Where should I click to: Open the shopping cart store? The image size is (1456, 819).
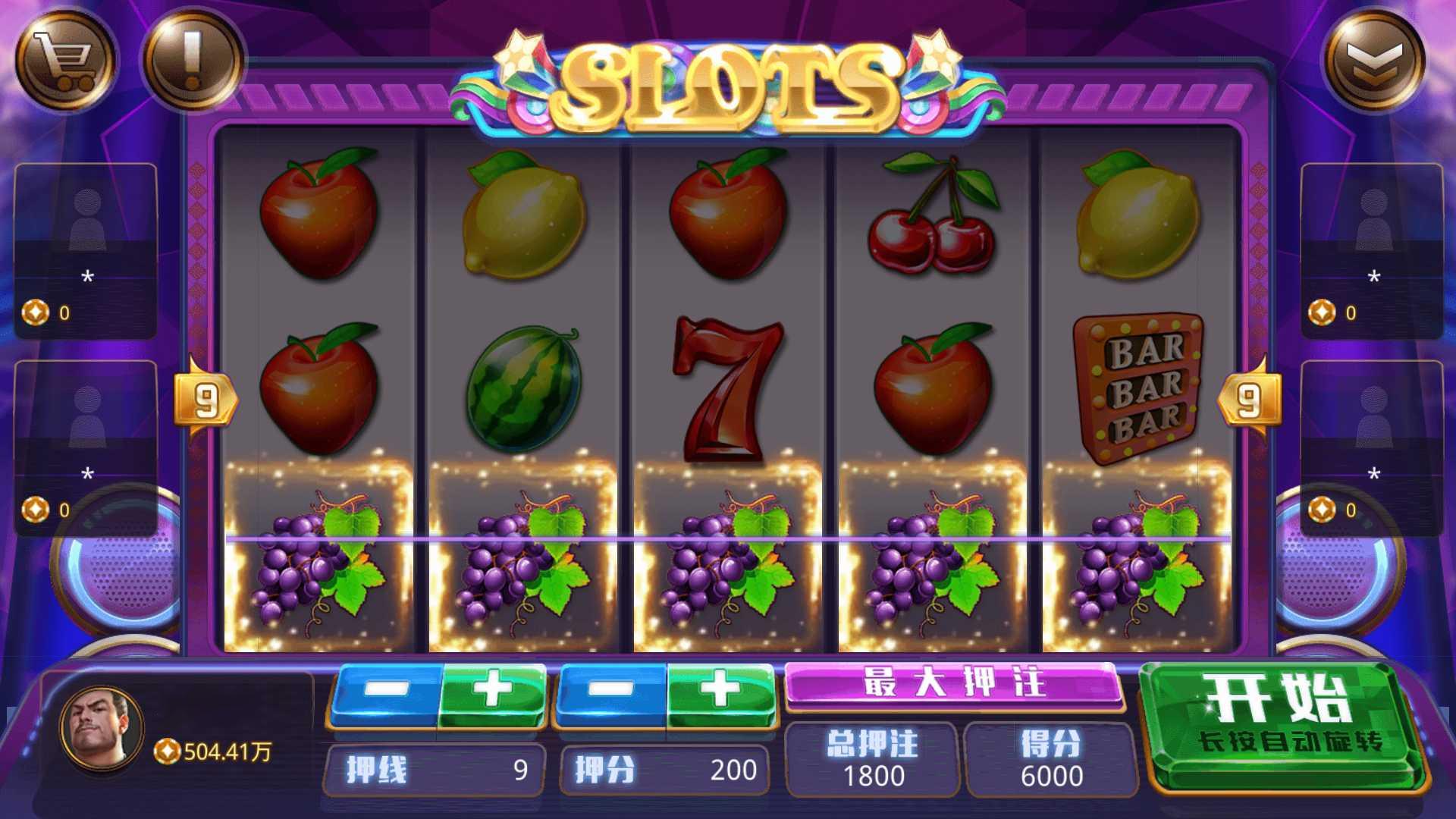coord(66,59)
